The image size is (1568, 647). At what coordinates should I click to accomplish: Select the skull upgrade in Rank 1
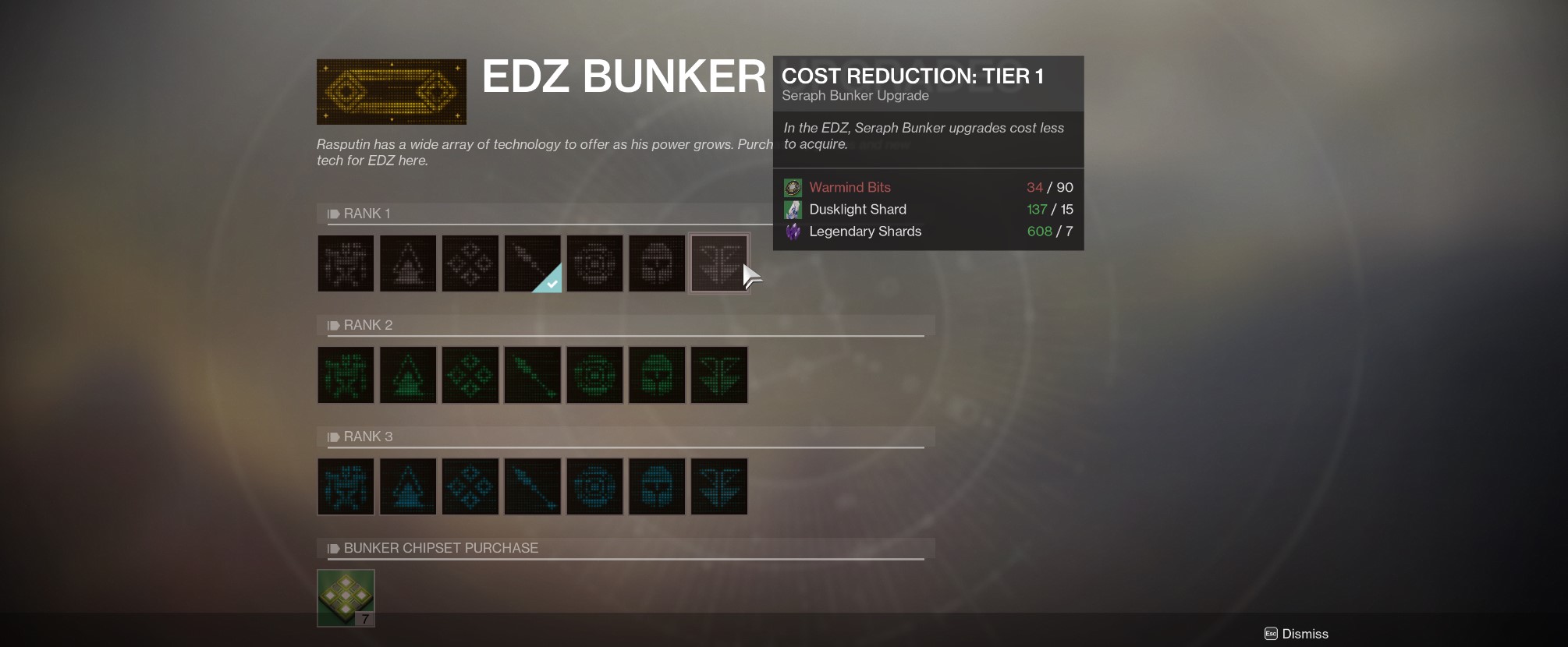656,263
